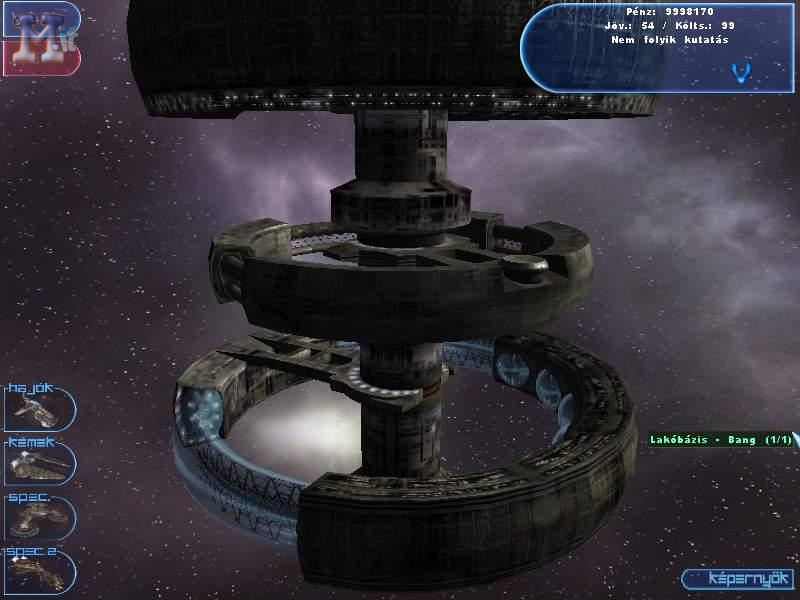This screenshot has height=600, width=800.
Task: Open the Hajók ships category
Action: point(40,406)
